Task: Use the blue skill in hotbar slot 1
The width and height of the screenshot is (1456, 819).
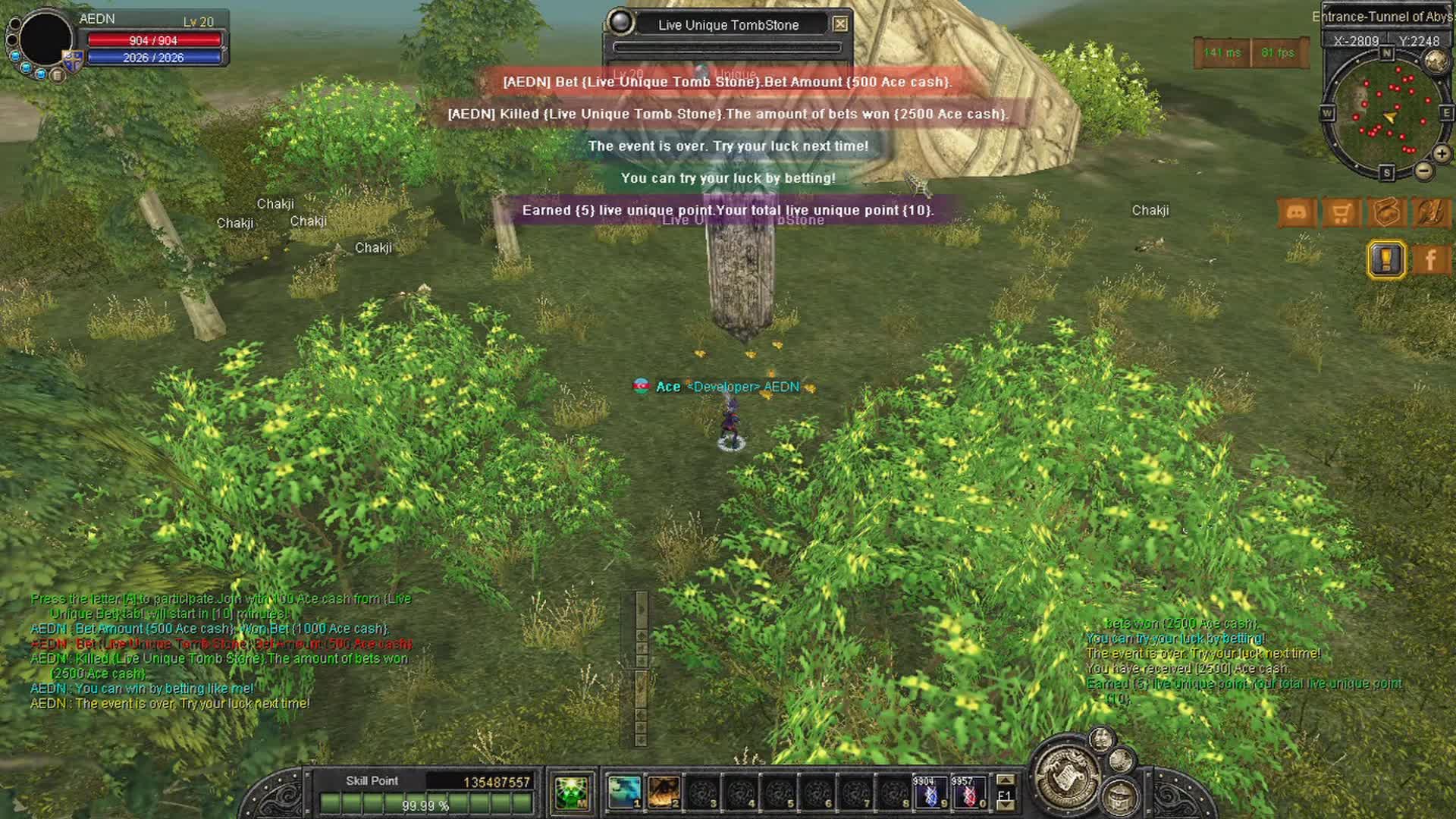Action: click(x=625, y=792)
